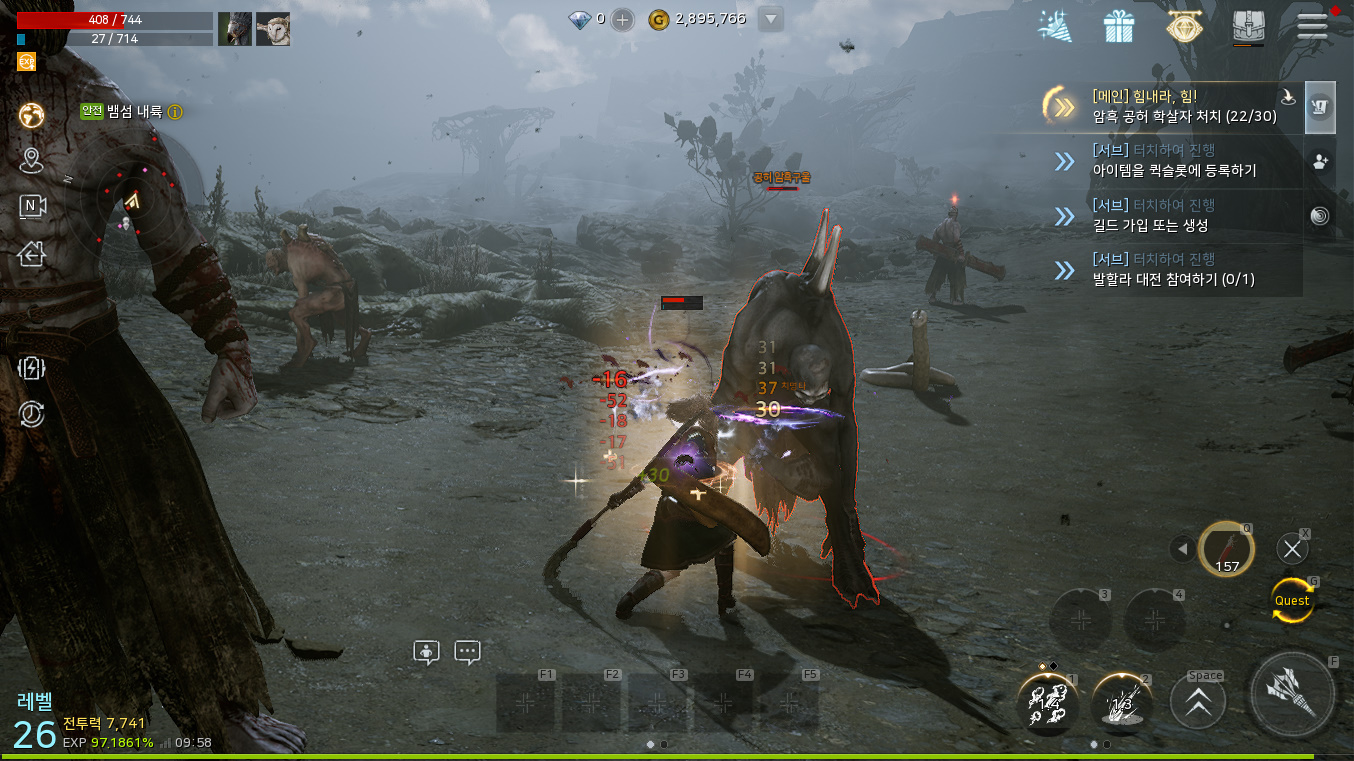Click the house return-to-town icon
1354x761 pixels.
point(32,255)
